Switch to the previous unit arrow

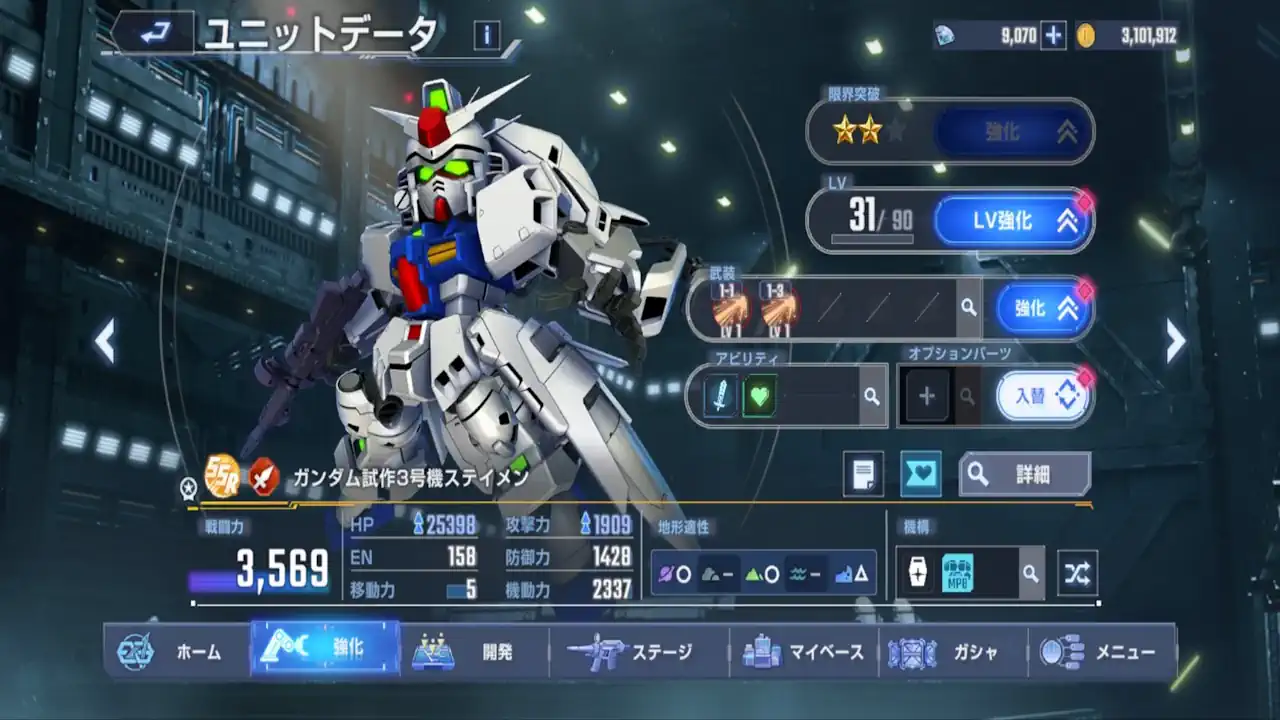pyautogui.click(x=104, y=342)
